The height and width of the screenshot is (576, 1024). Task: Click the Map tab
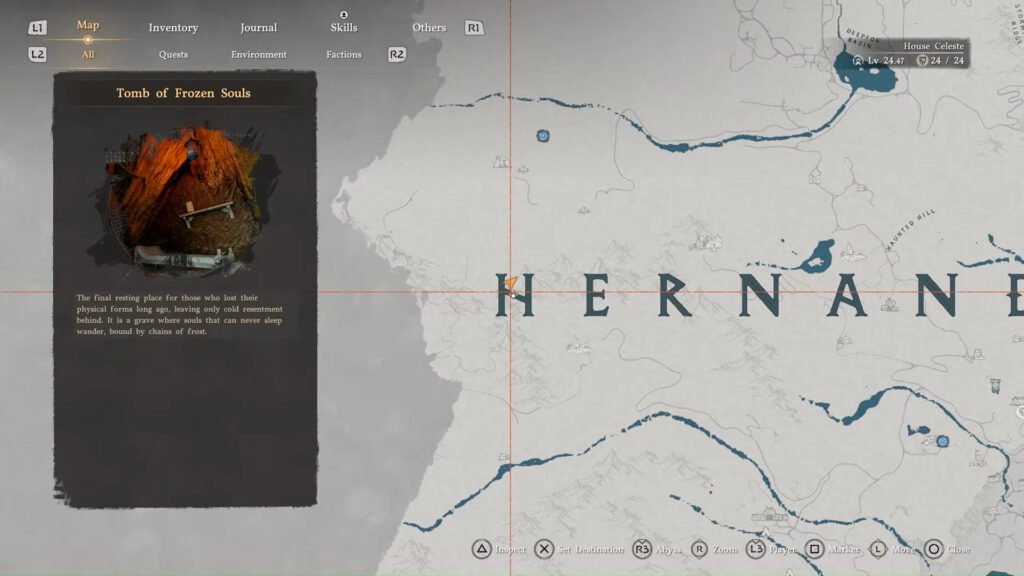point(88,26)
